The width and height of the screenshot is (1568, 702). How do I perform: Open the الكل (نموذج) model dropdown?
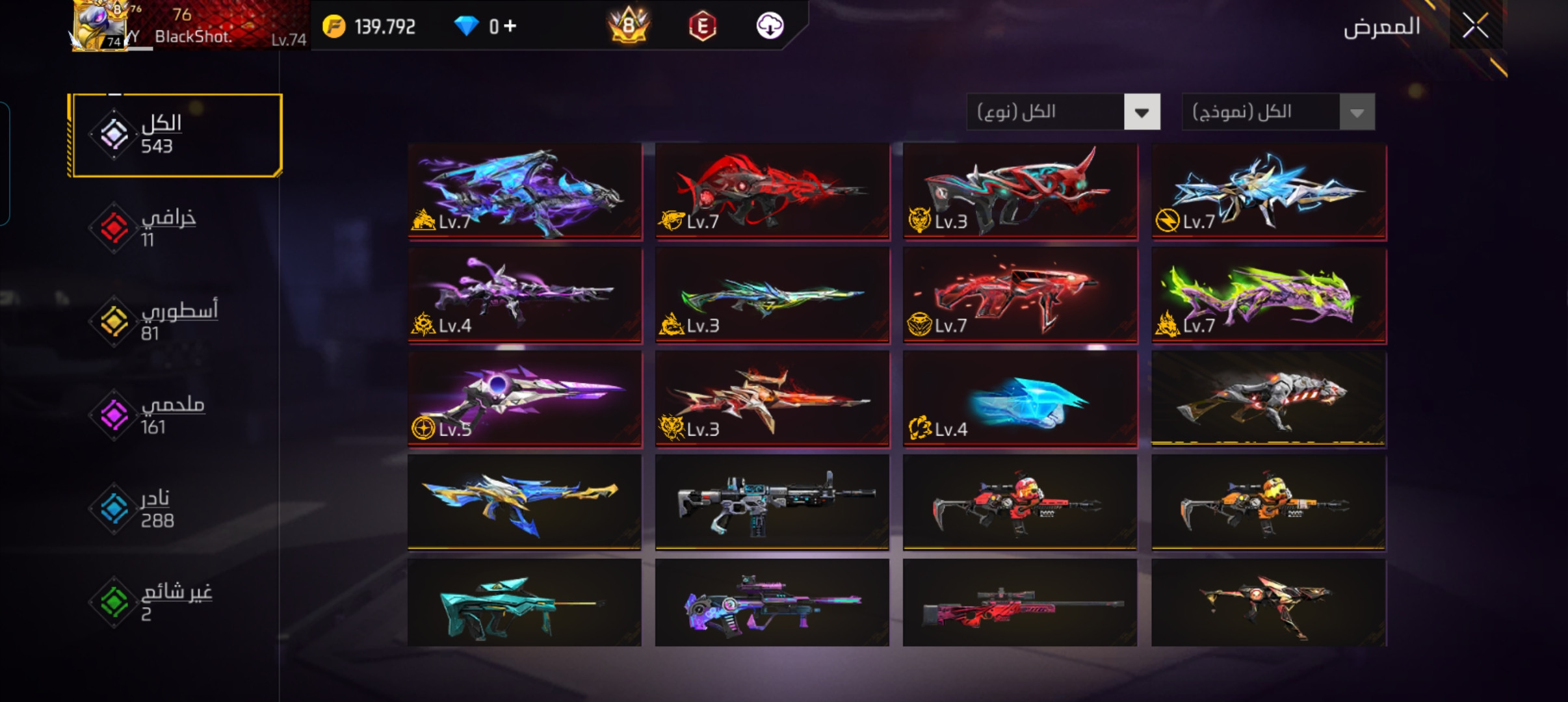(x=1277, y=112)
